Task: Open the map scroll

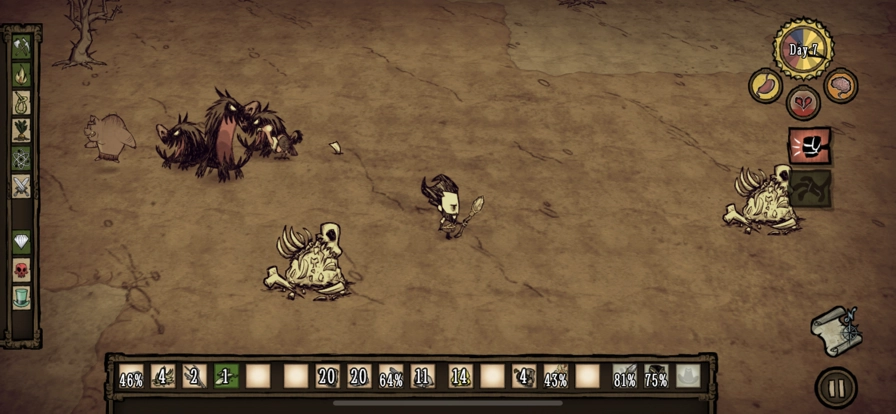Action: tap(836, 329)
